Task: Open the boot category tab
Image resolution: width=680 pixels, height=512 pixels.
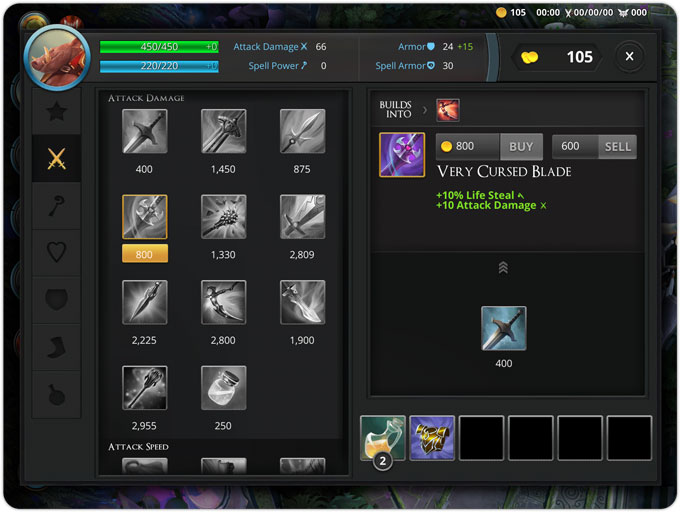Action: [57, 347]
